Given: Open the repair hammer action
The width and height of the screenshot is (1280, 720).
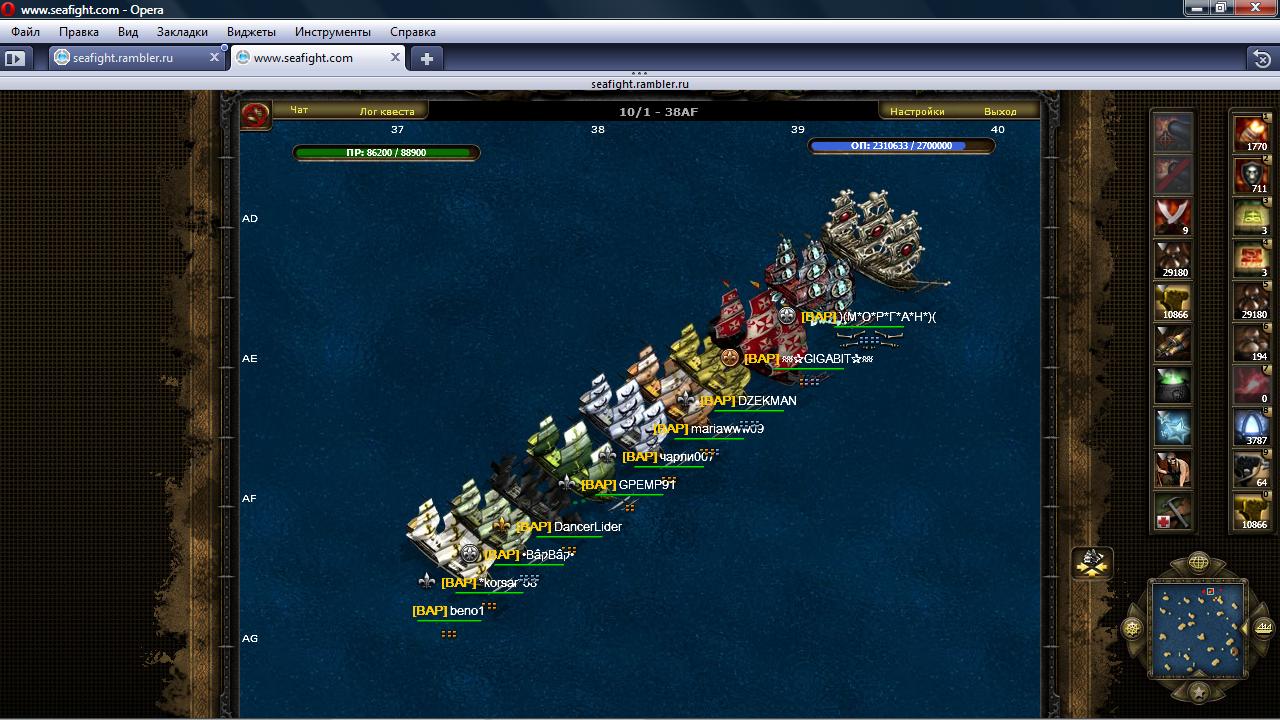Looking at the screenshot, I should (1173, 511).
